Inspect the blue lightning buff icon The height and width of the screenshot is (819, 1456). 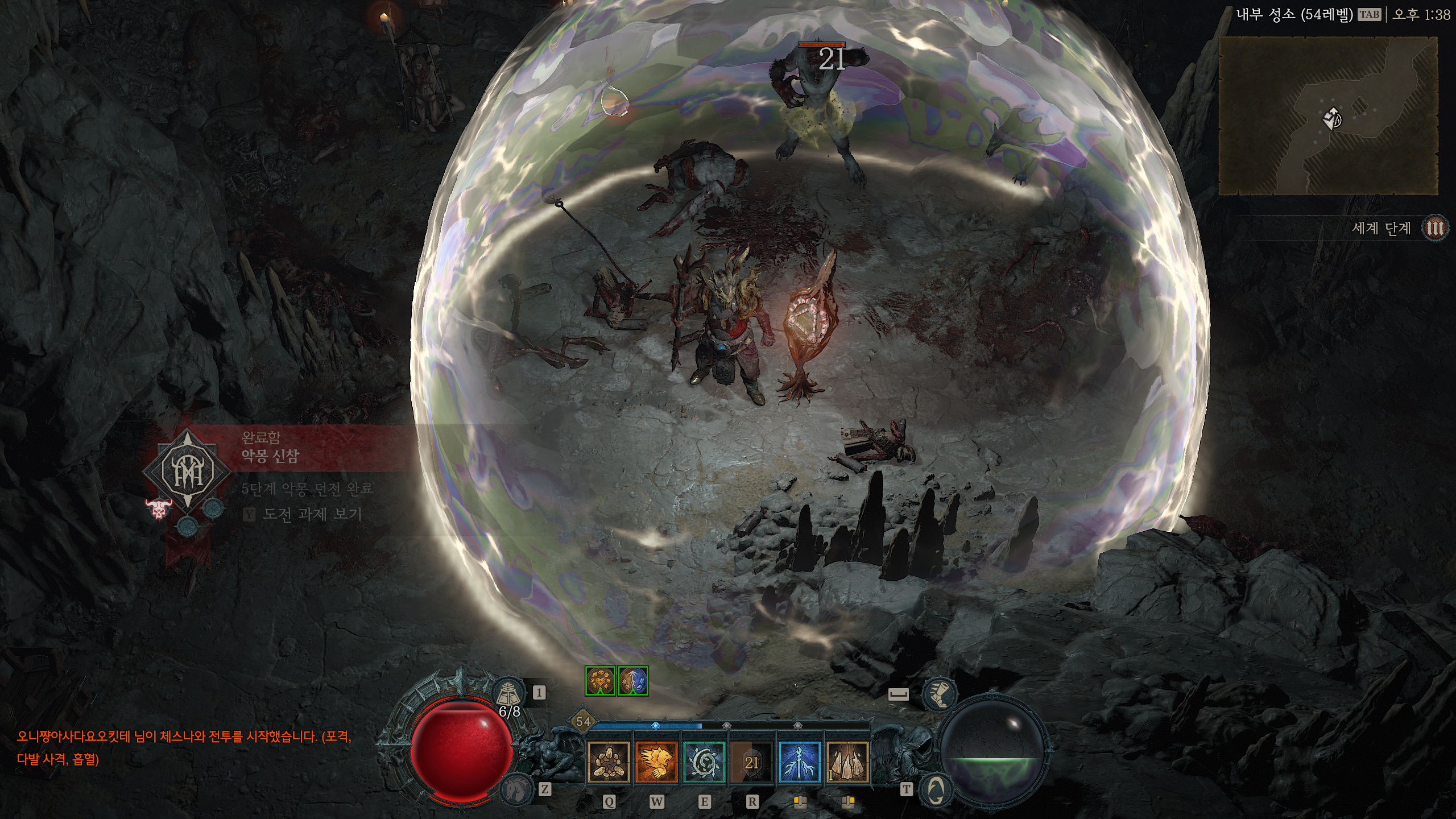(x=633, y=681)
